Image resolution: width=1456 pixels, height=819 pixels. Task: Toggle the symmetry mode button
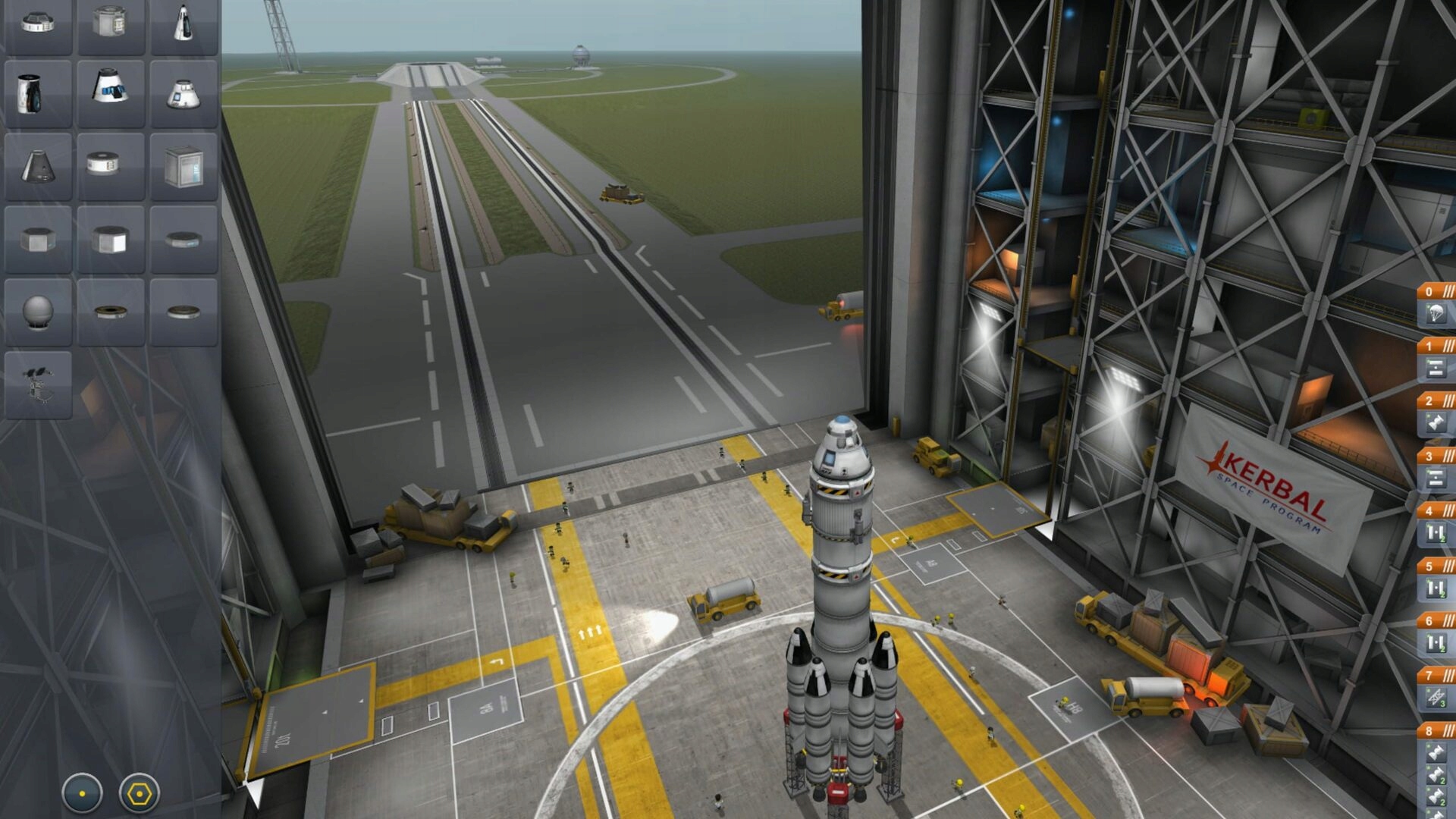tap(82, 793)
